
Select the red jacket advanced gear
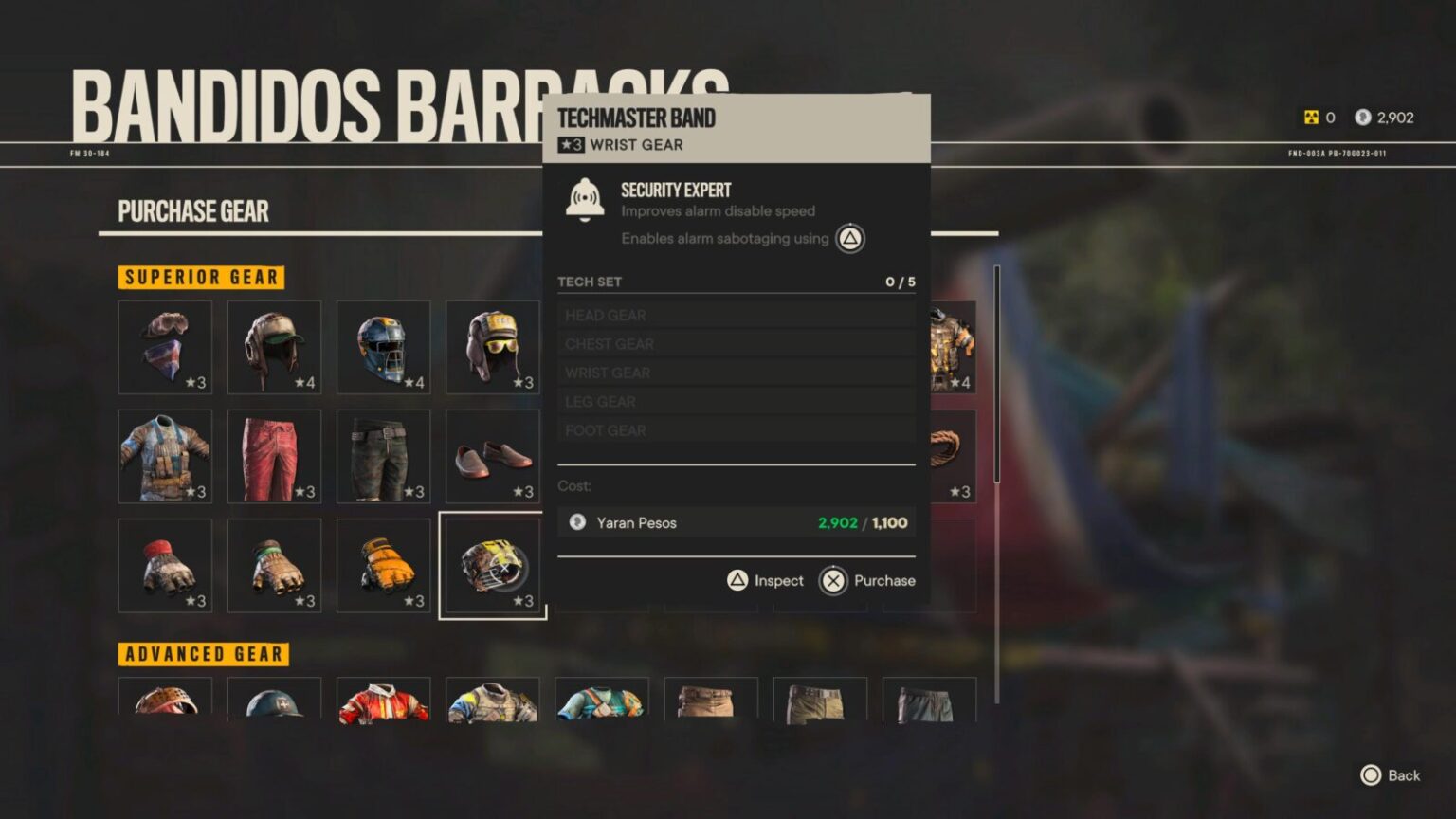coord(383,701)
